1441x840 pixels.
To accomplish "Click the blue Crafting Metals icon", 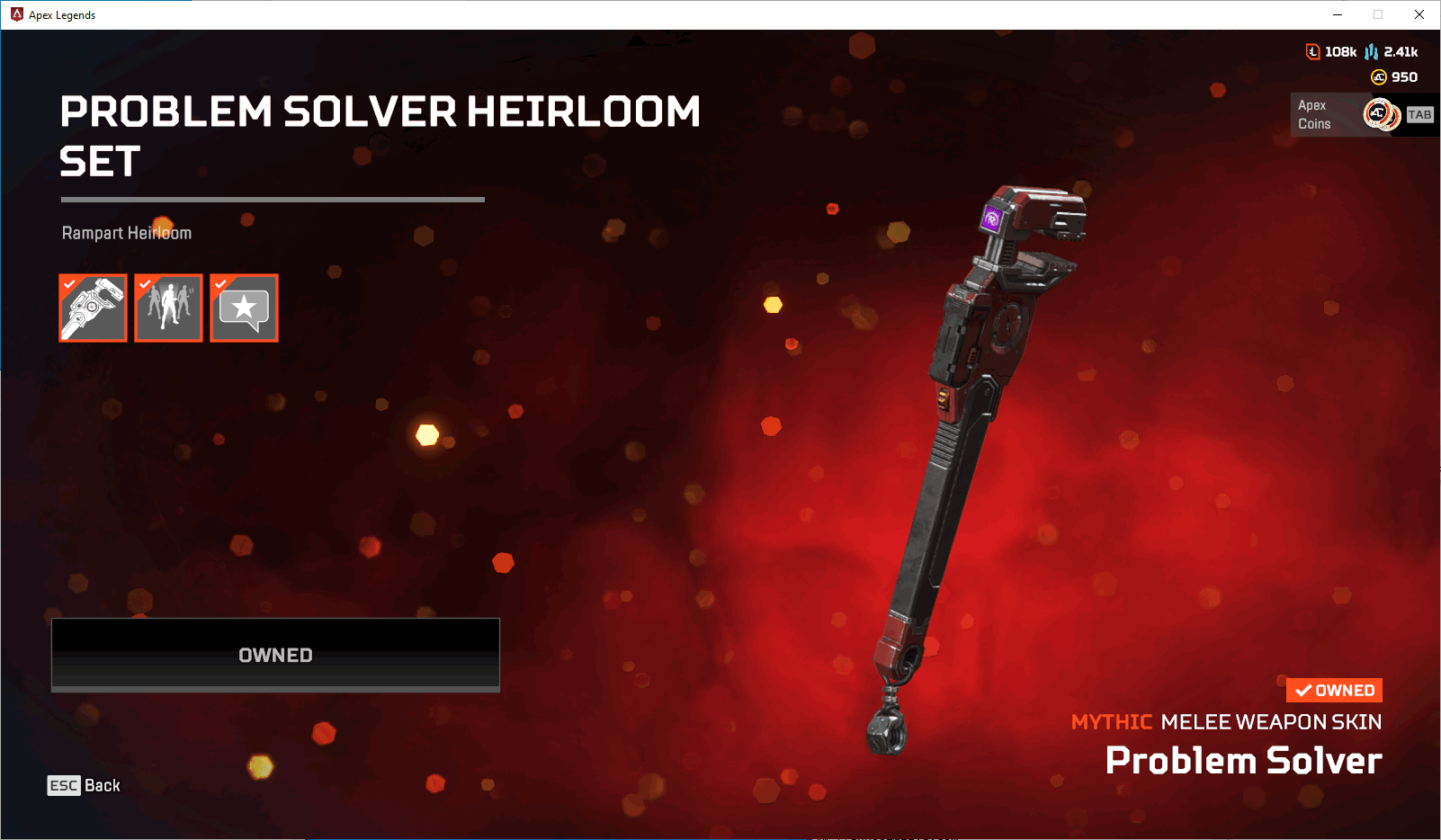I will tap(1371, 51).
